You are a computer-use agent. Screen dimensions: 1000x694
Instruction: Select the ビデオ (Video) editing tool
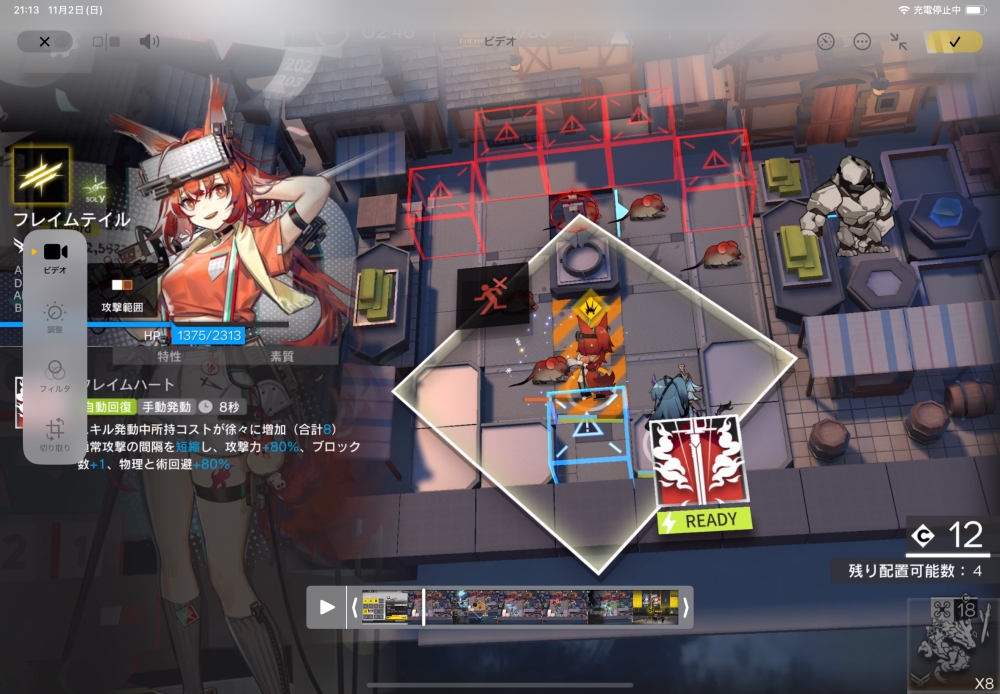[x=55, y=257]
